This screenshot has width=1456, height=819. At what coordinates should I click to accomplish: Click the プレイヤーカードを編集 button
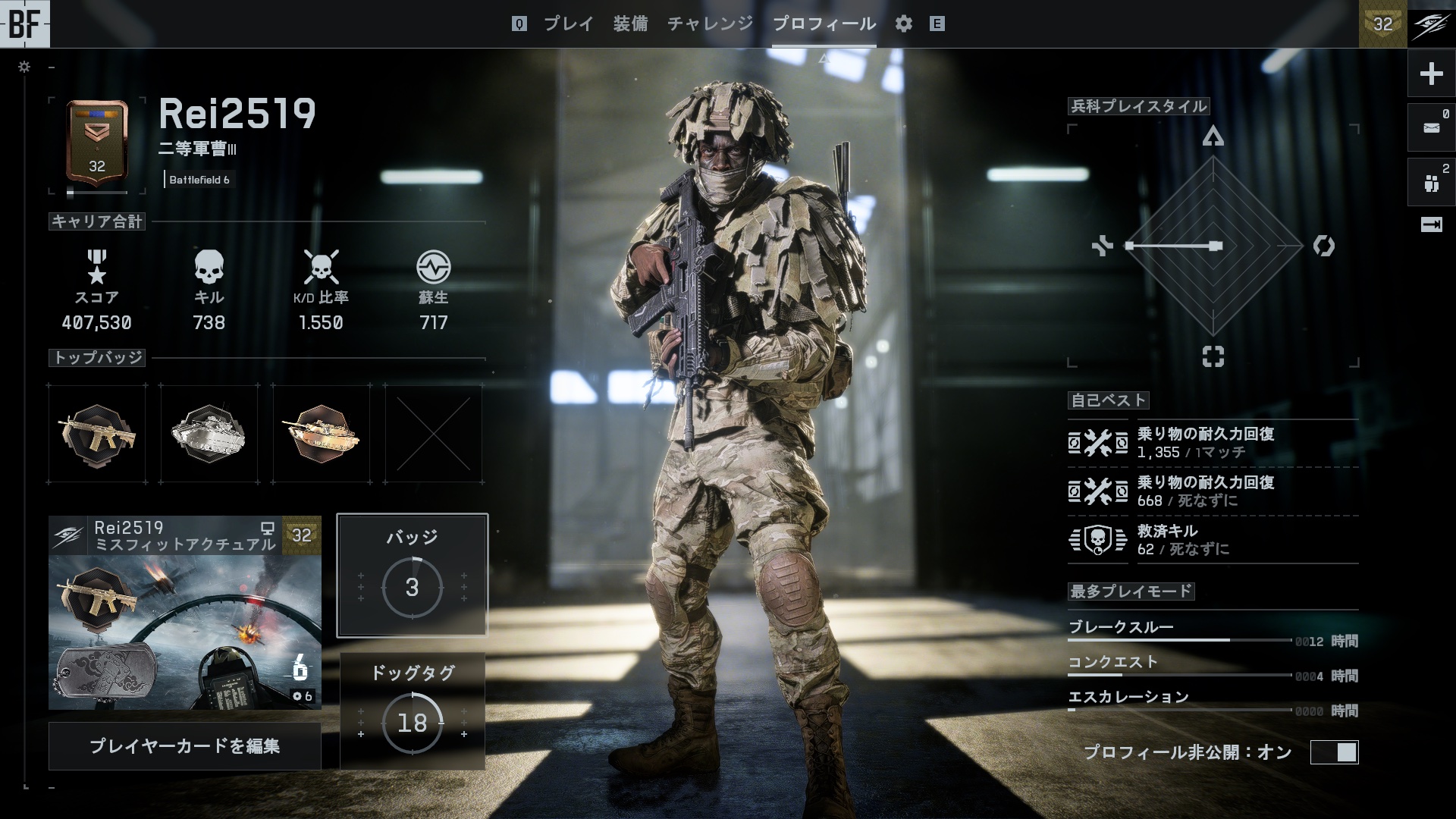(x=185, y=746)
